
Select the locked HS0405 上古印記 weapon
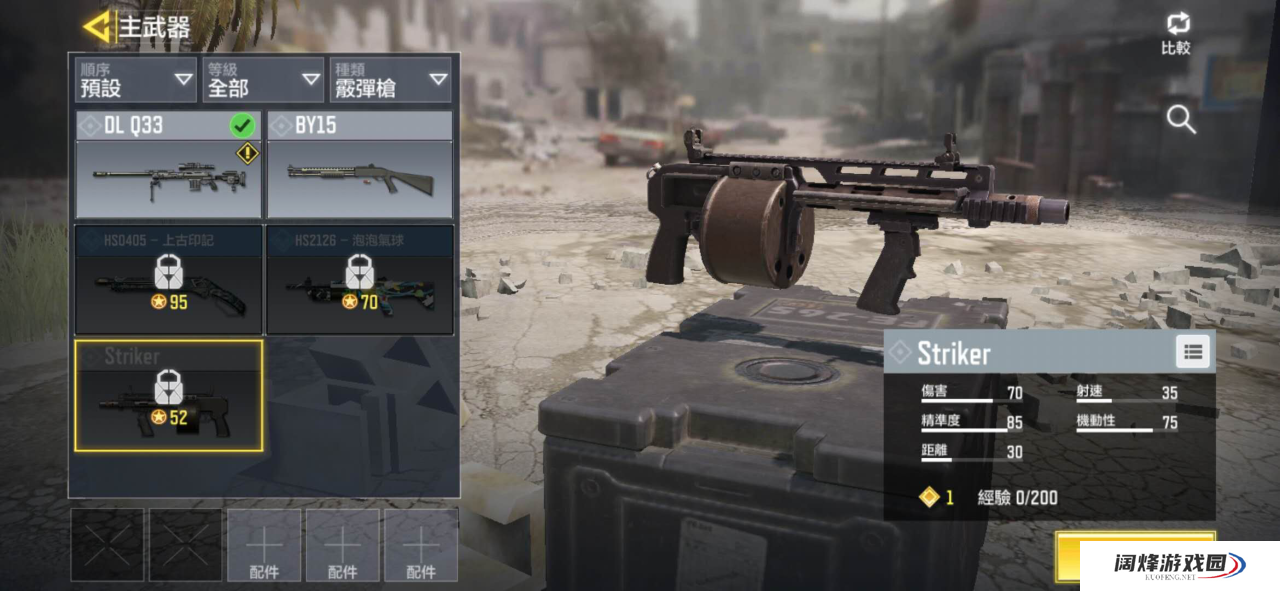tap(168, 280)
